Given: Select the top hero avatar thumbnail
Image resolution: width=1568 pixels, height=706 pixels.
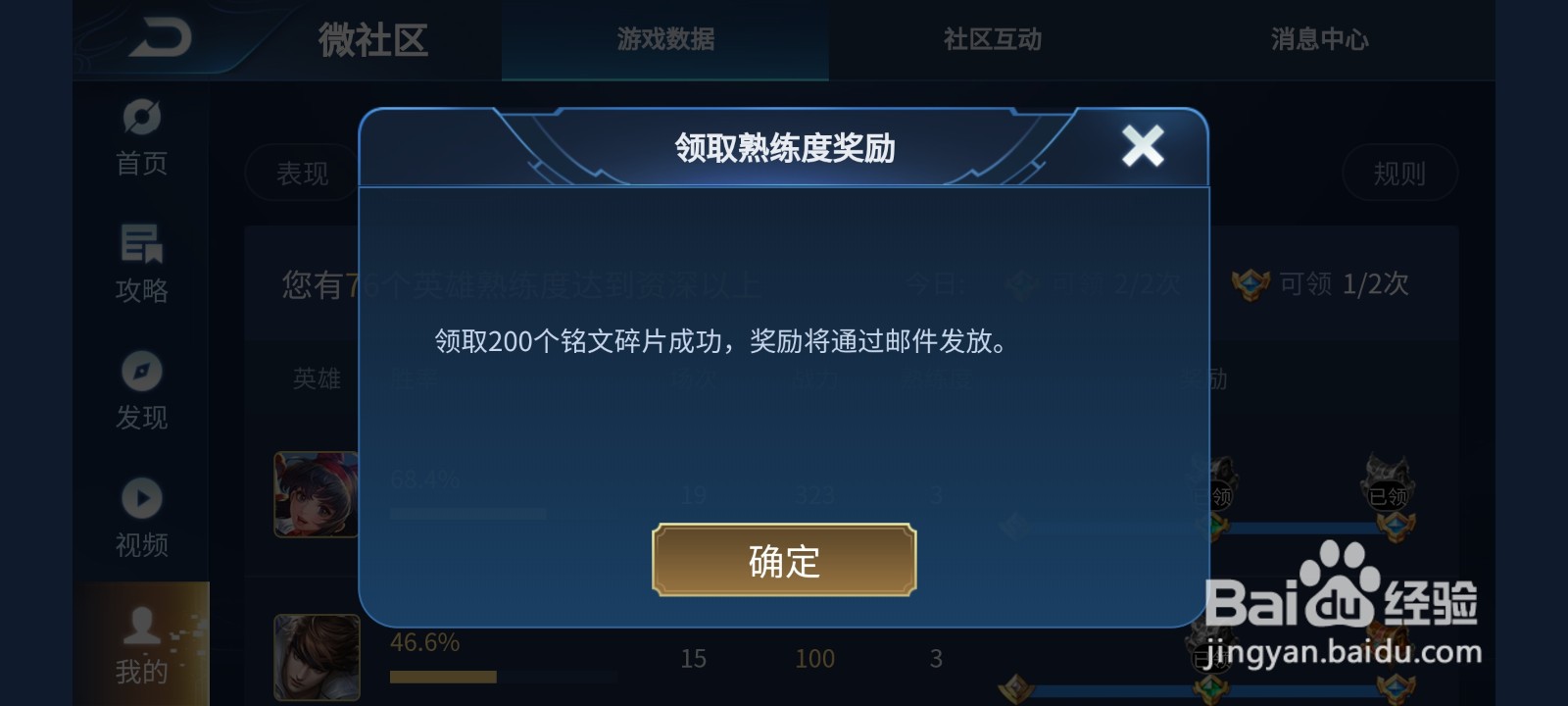Looking at the screenshot, I should (x=316, y=495).
